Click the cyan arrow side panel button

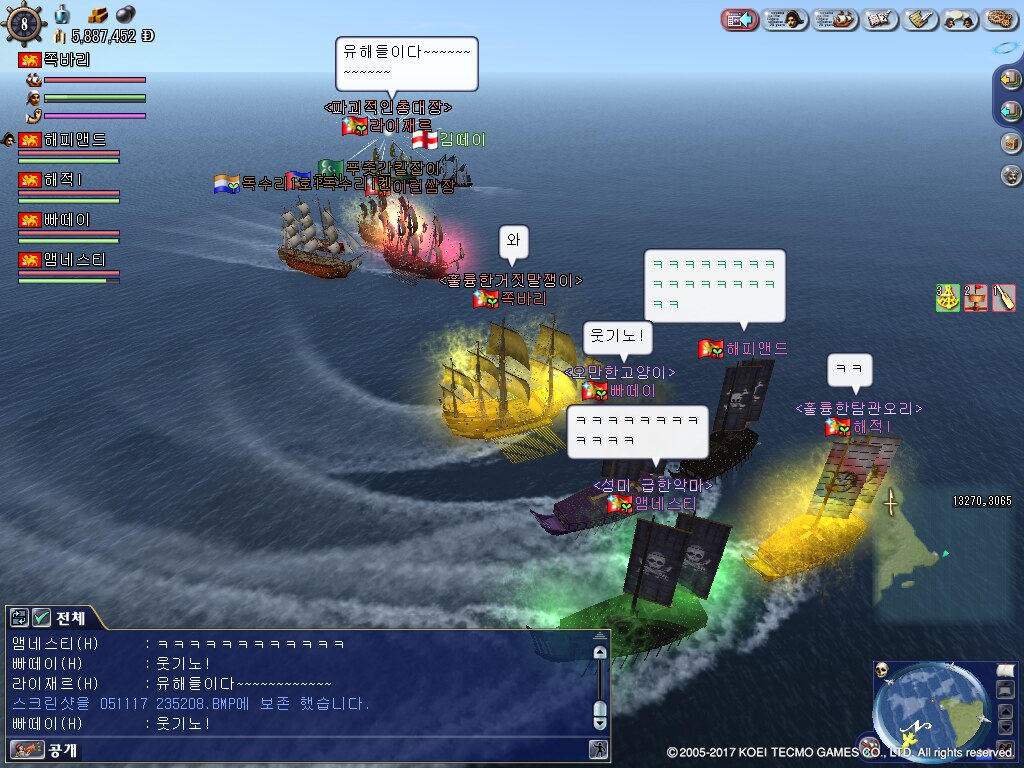pyautogui.click(x=1011, y=110)
